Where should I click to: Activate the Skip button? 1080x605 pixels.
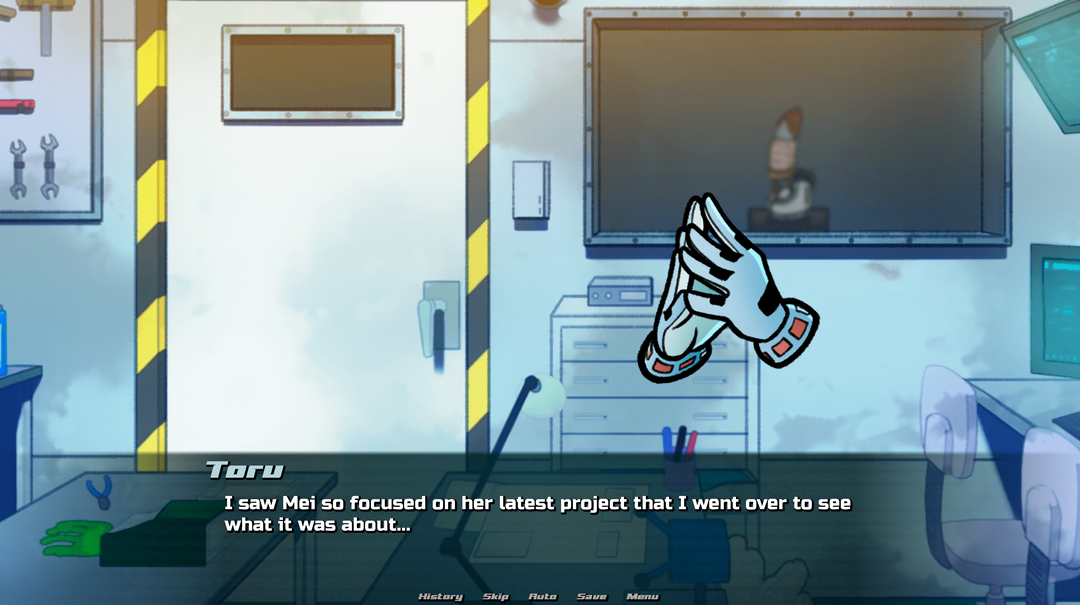pyautogui.click(x=496, y=597)
